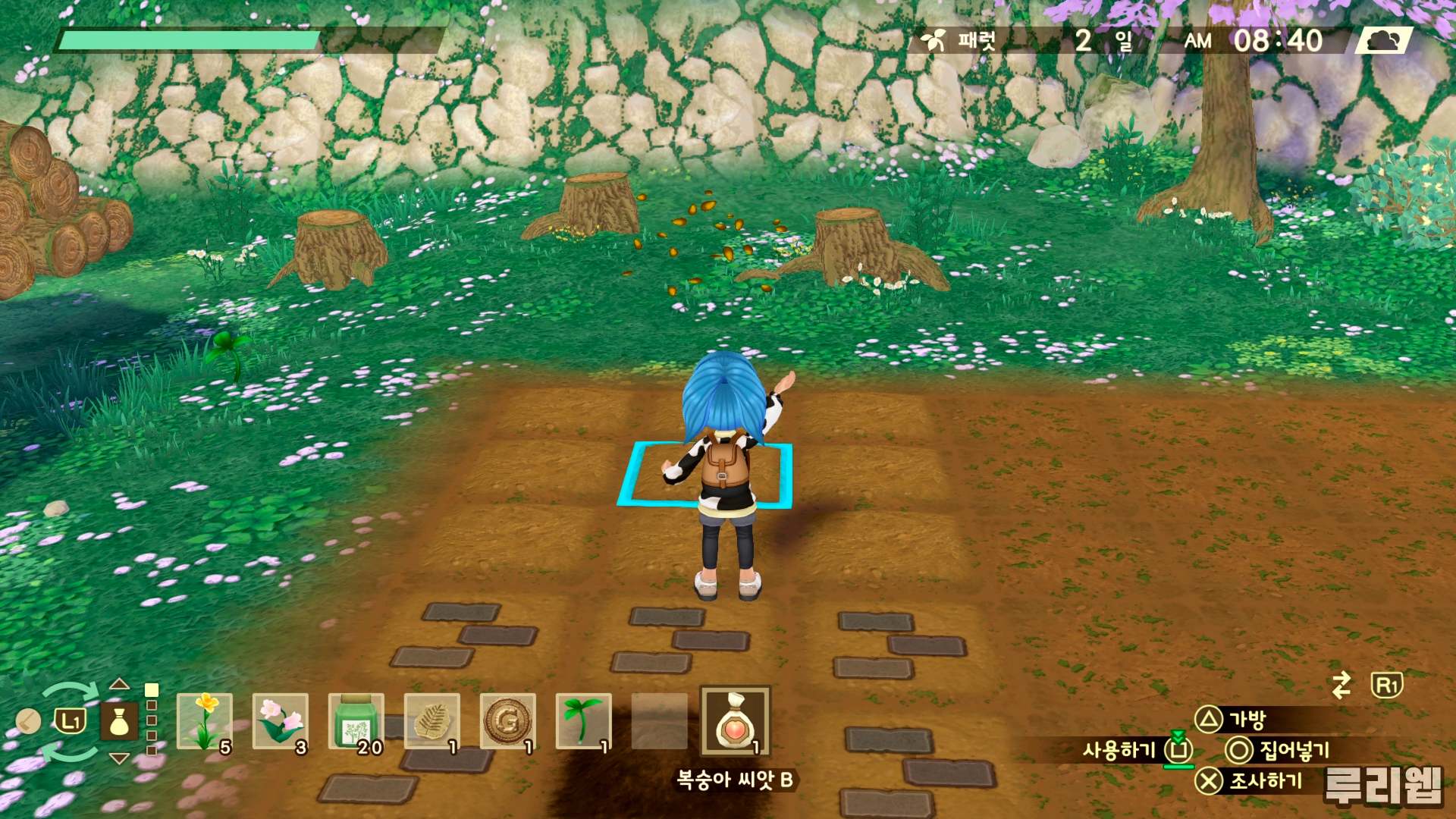Select the green sprout hotbar slot

584,722
